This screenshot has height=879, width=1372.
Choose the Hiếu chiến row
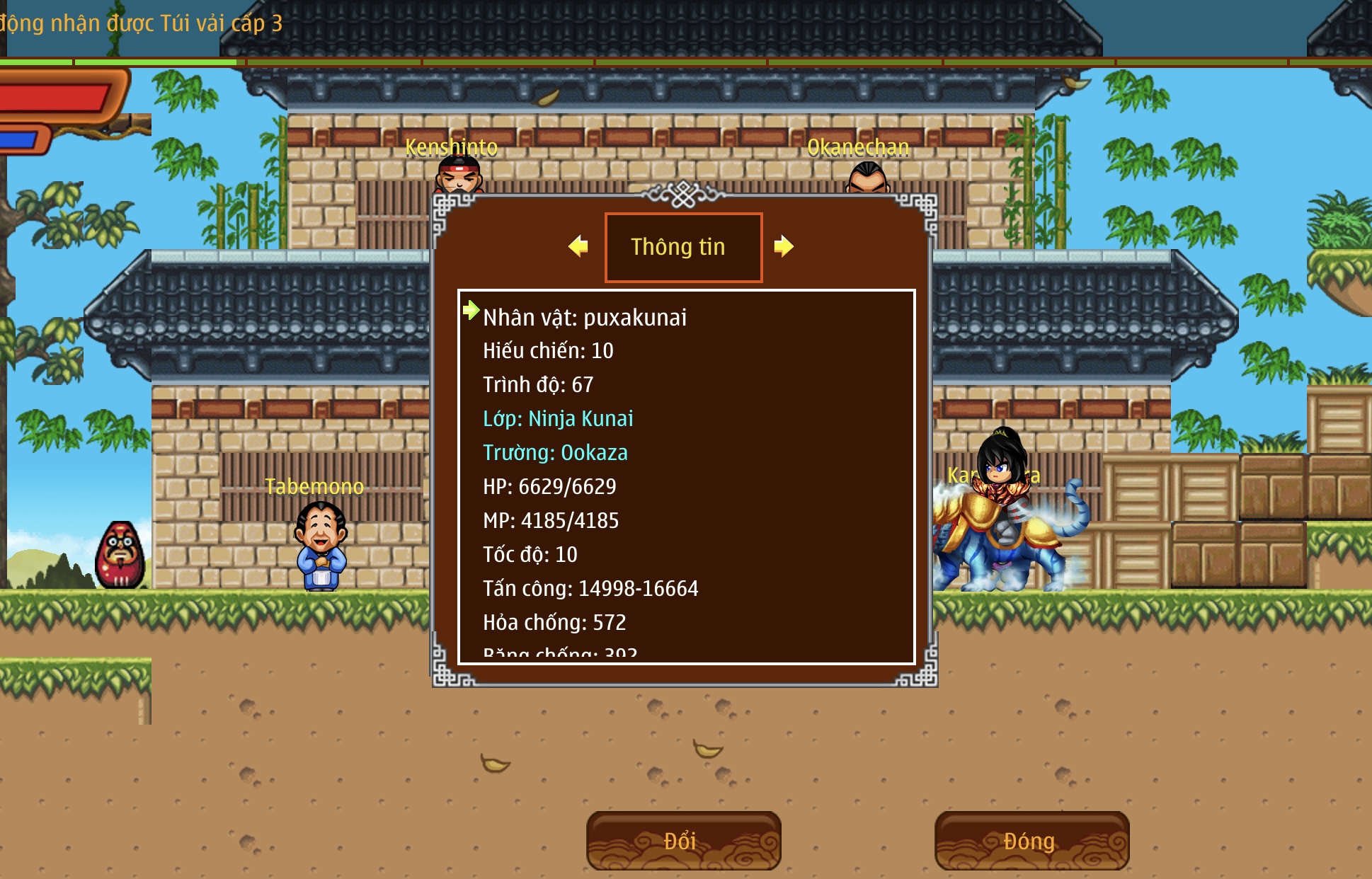coord(548,351)
